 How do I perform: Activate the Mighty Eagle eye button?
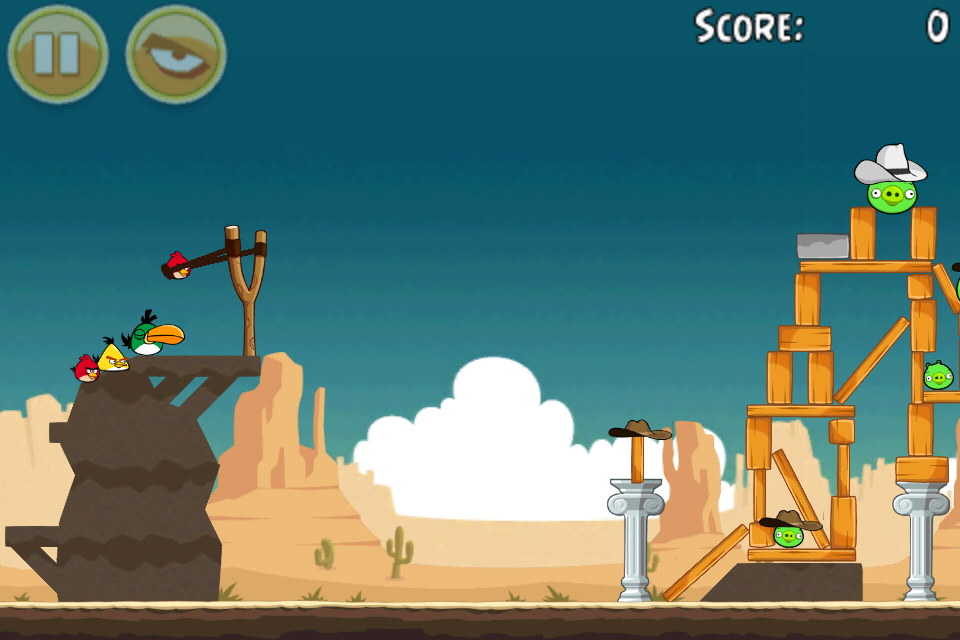tap(176, 54)
